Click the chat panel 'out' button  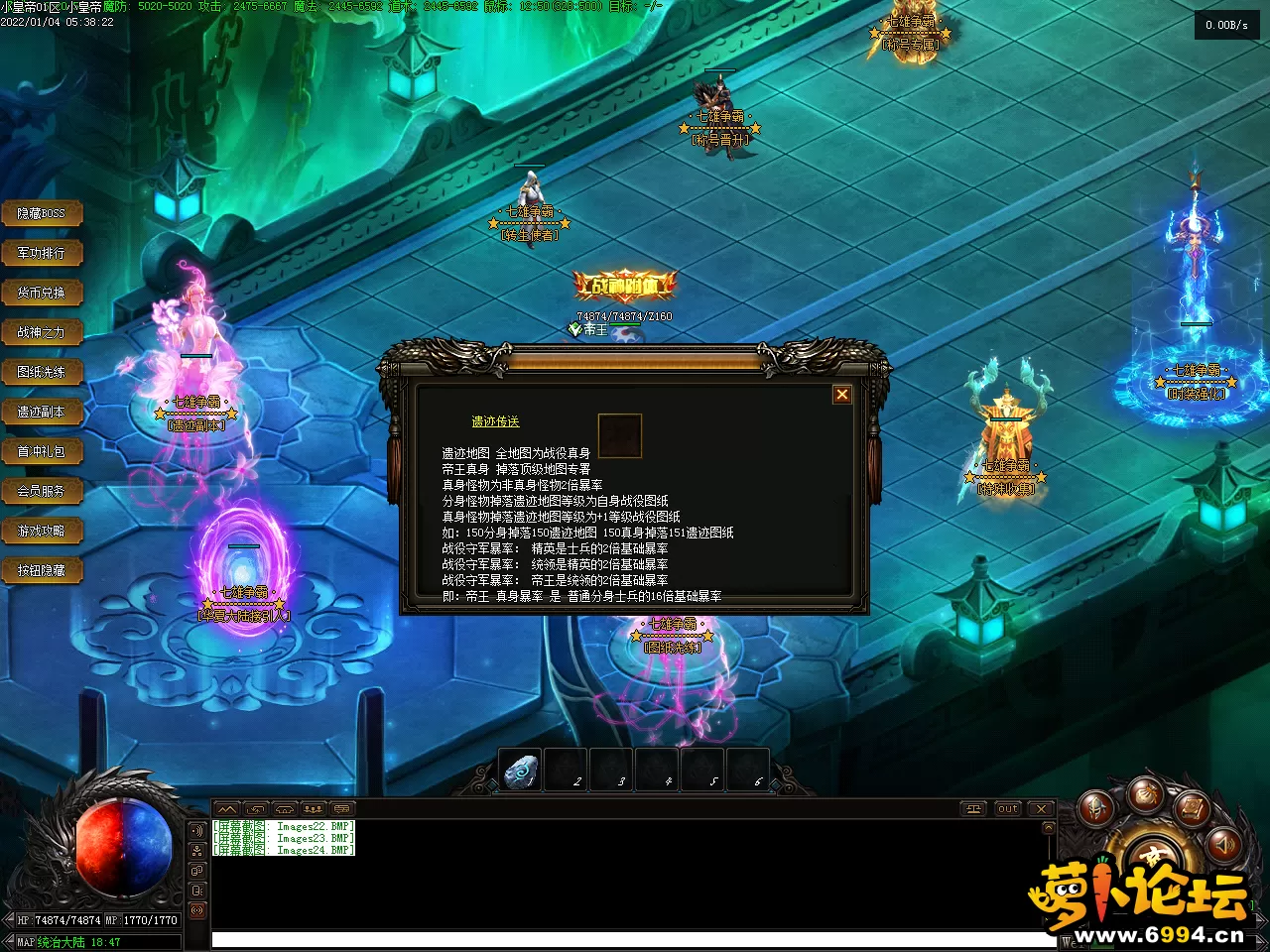(1008, 808)
